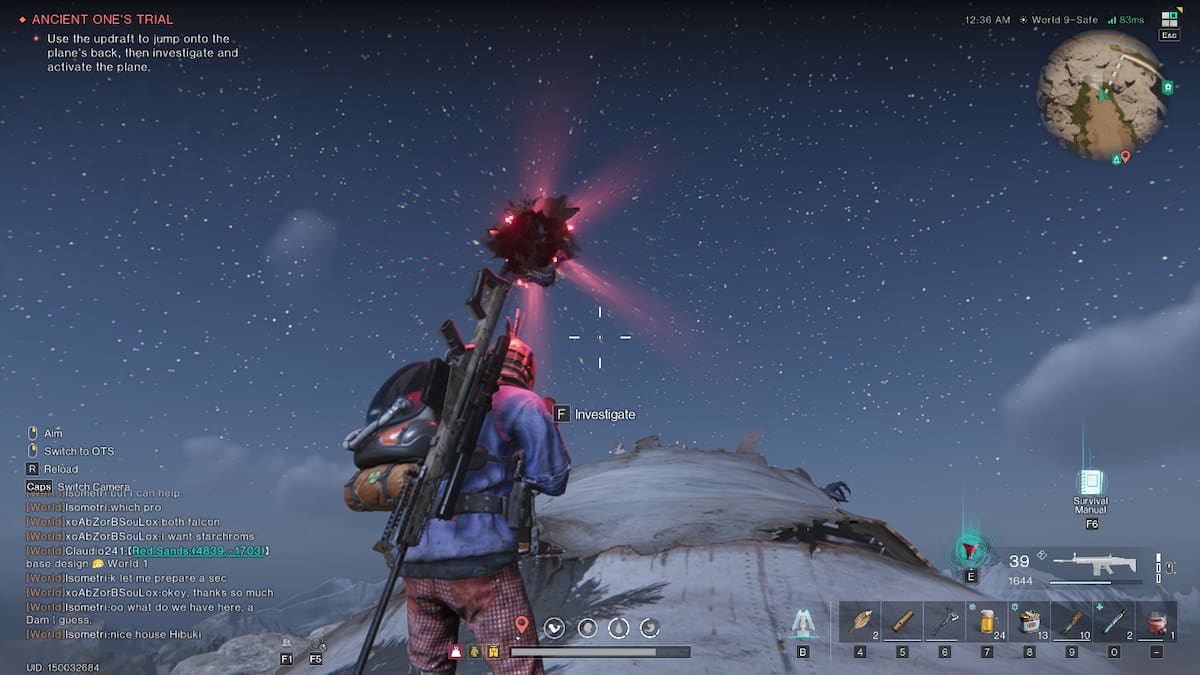The width and height of the screenshot is (1200, 675).
Task: Select the home base marker on minimap
Action: (1167, 88)
